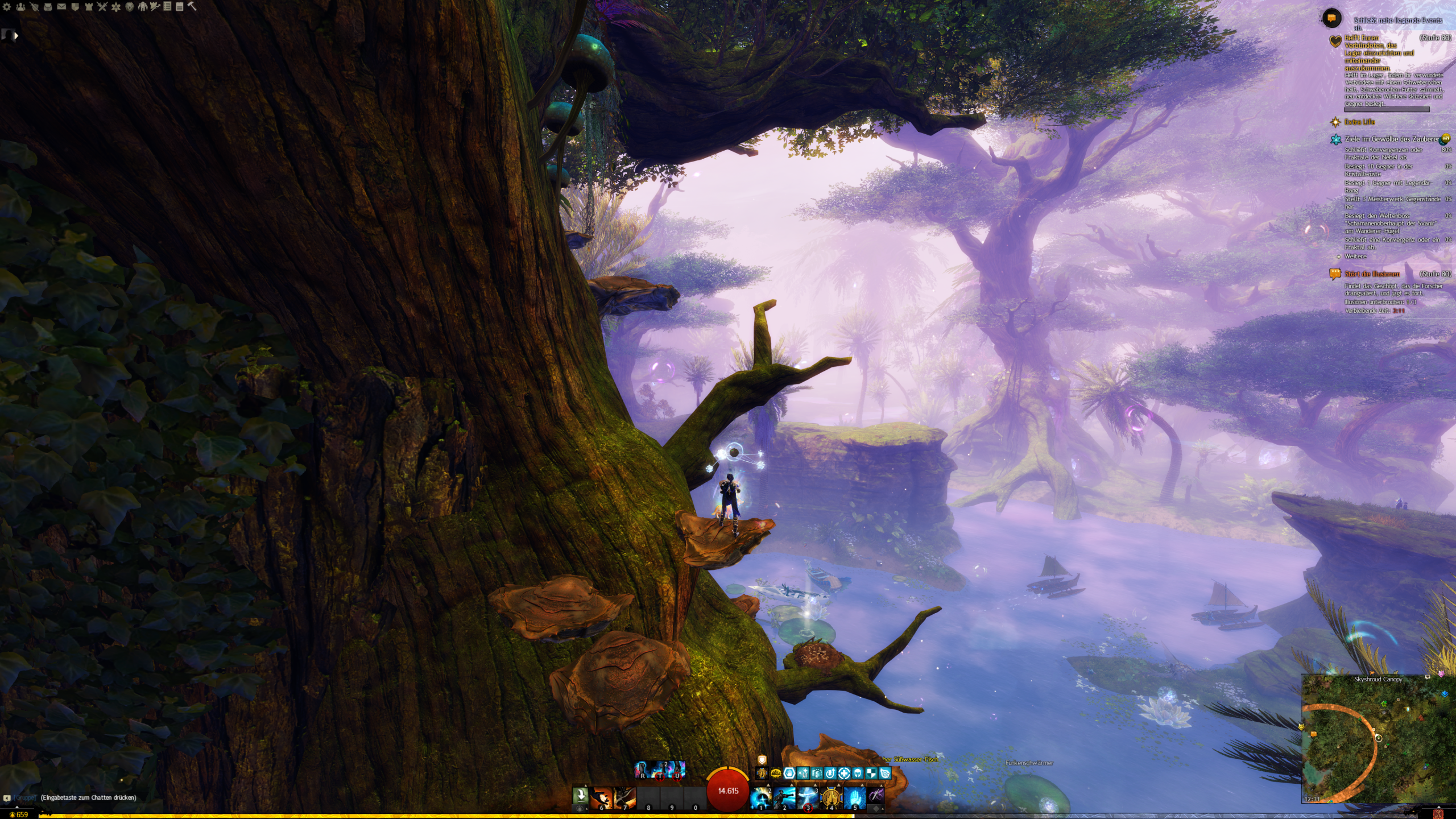1456x819 pixels.
Task: Activate the utility skill in slot 7
Action: 624,798
